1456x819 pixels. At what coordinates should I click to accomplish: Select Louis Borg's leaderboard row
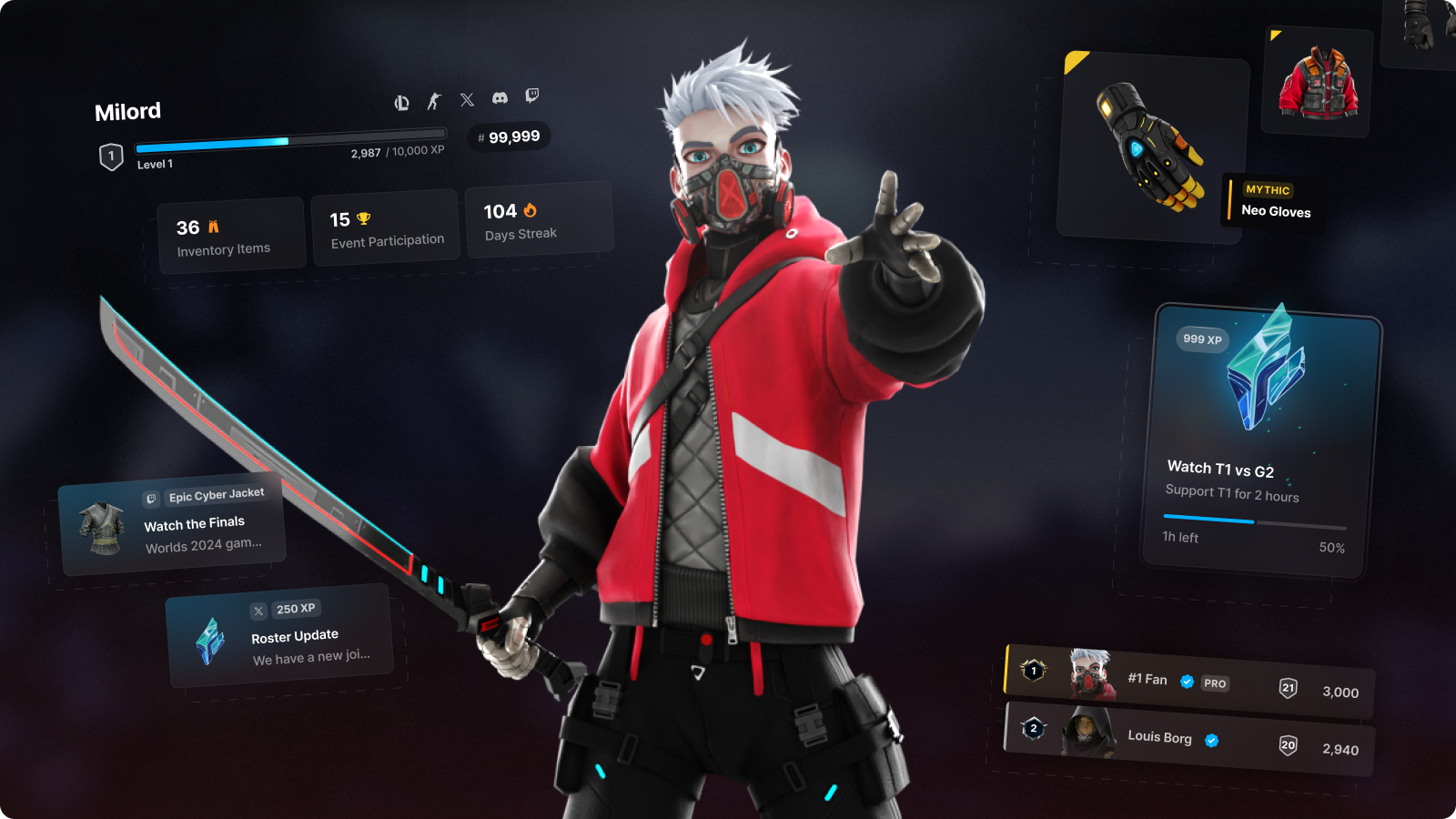click(x=1188, y=739)
